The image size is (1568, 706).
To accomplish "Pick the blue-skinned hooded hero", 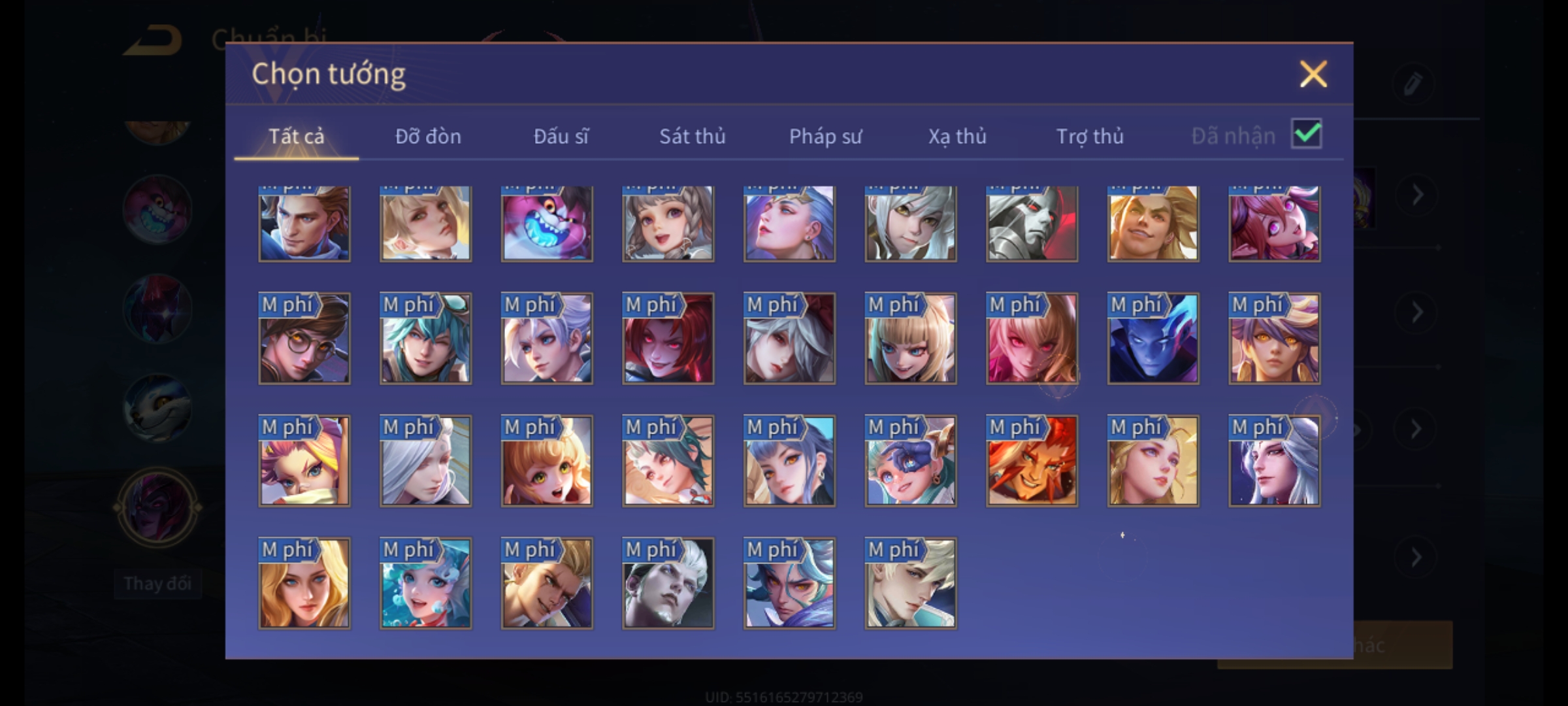I will point(1153,339).
